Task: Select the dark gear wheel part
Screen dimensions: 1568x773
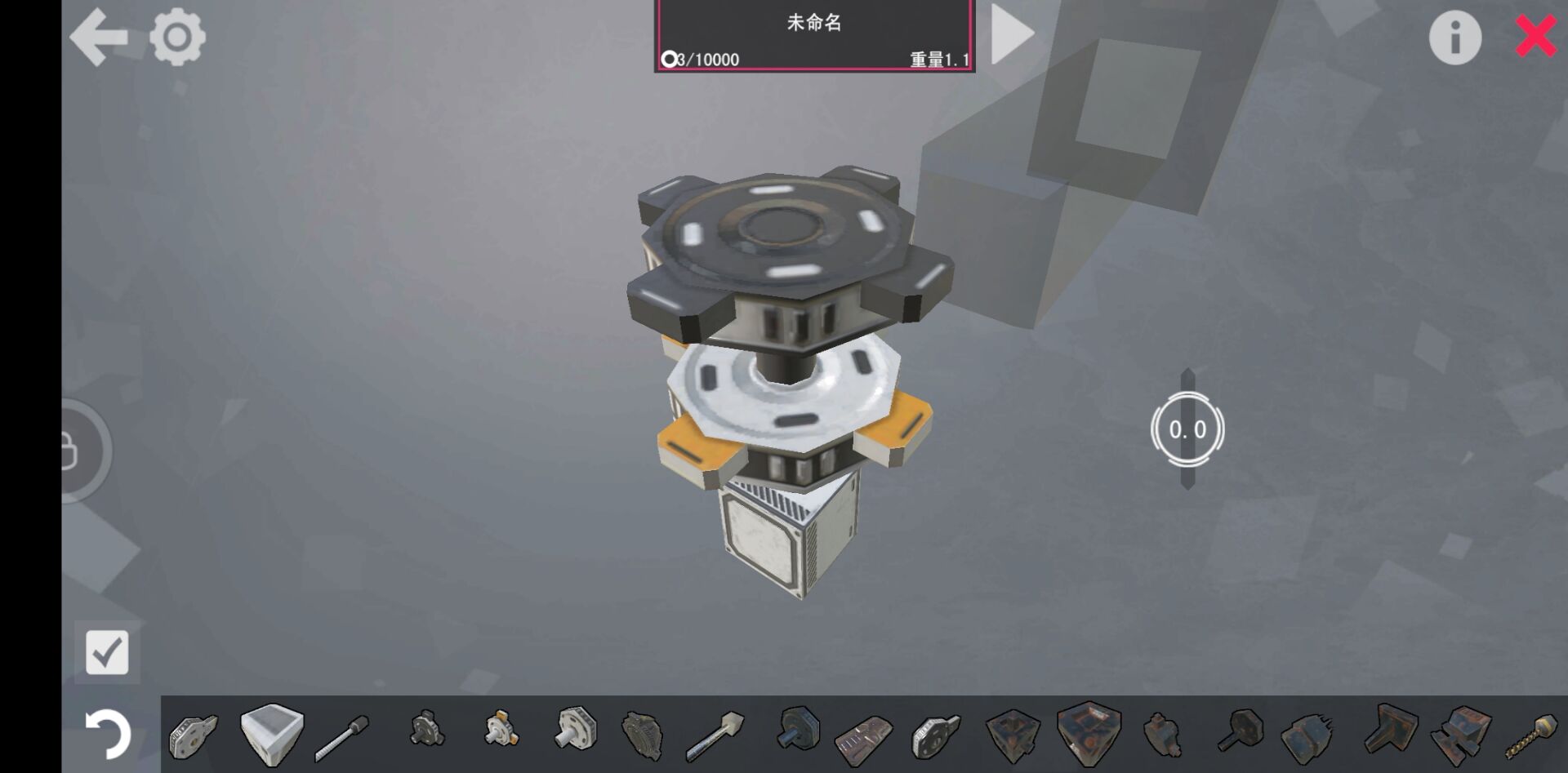Action: coord(642,732)
